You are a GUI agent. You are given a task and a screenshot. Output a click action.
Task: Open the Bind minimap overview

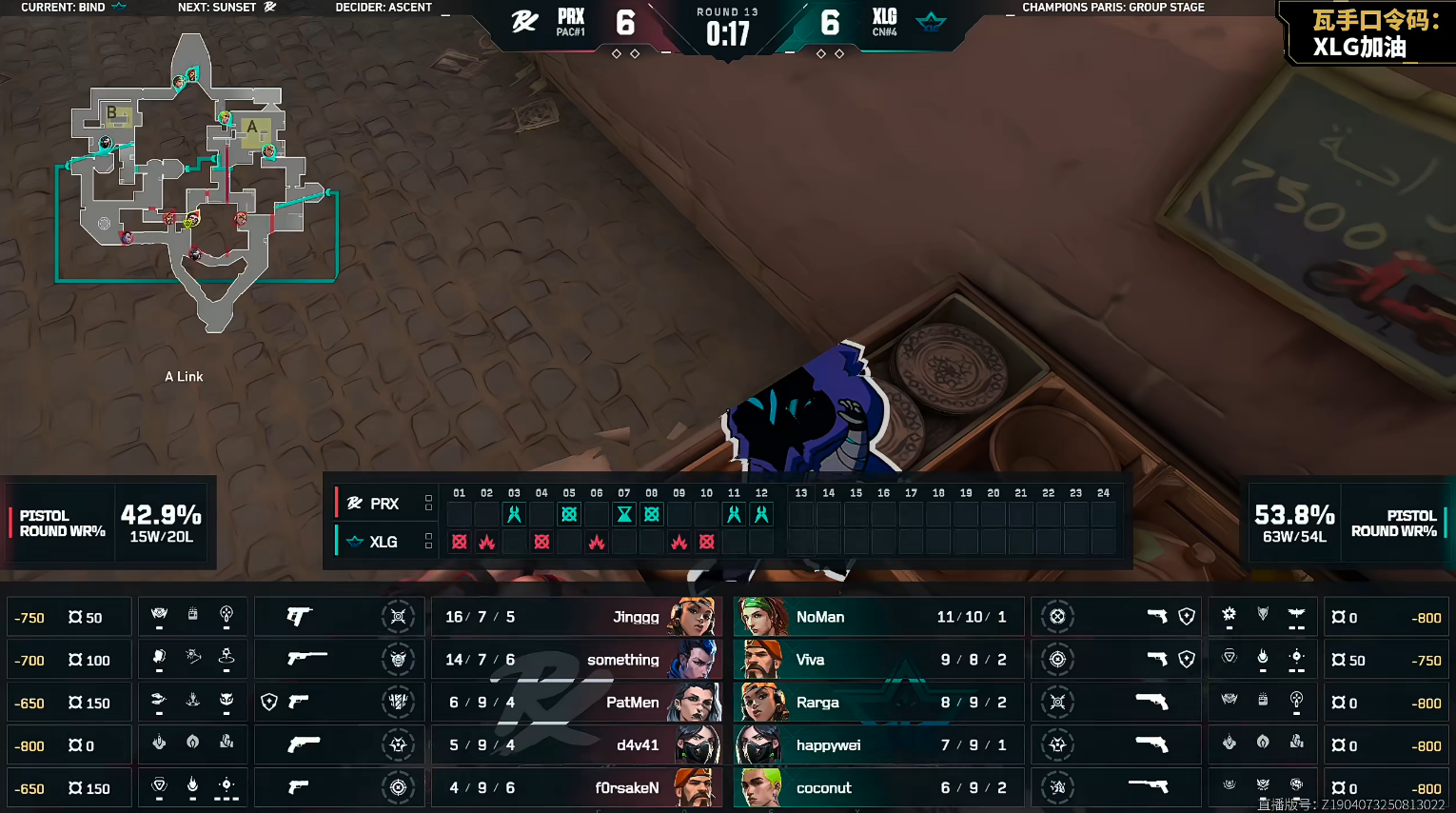coord(195,186)
